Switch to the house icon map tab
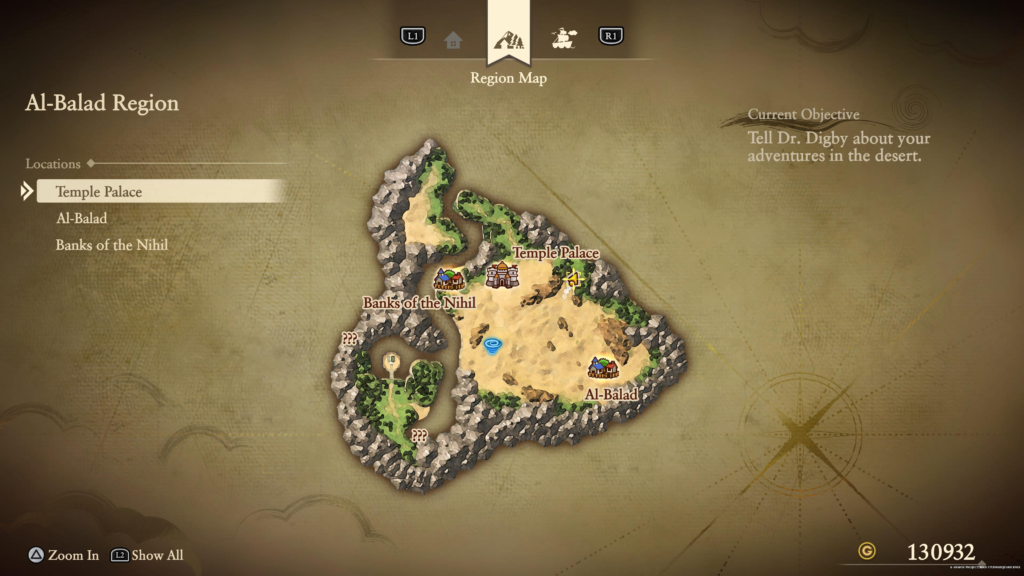The image size is (1024, 576). [453, 39]
